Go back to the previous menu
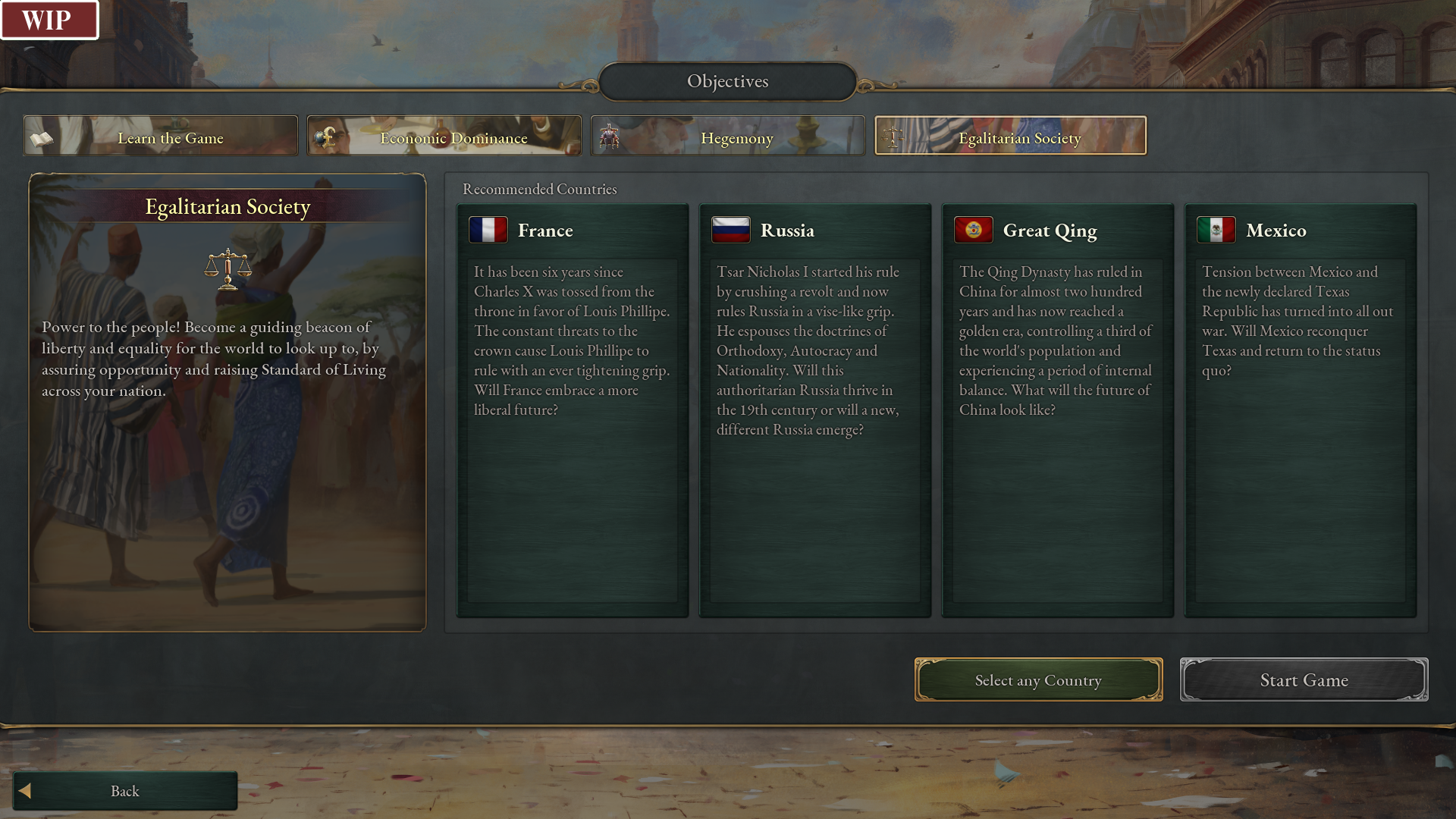The image size is (1456, 819). pyautogui.click(x=125, y=791)
